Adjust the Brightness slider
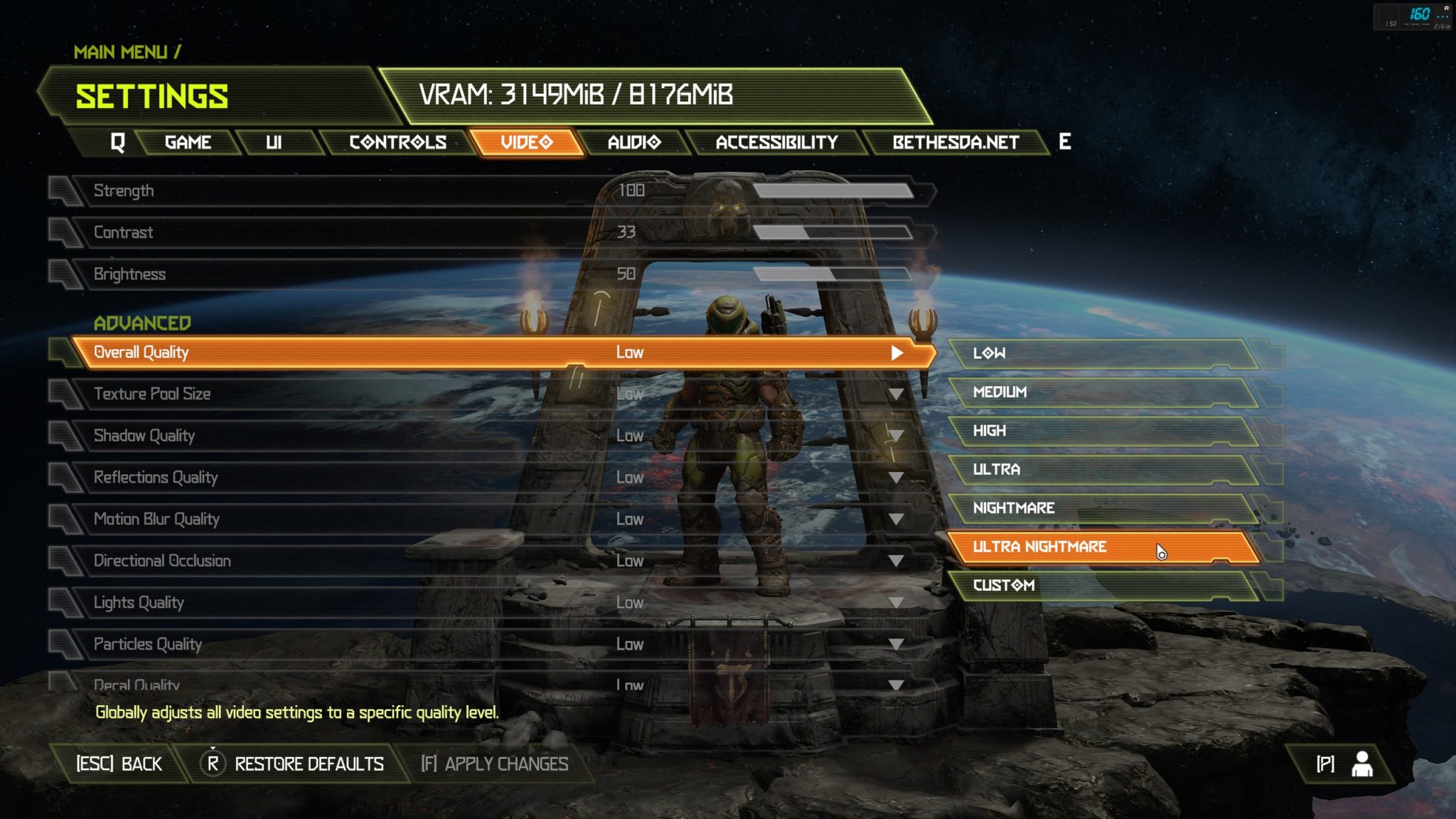Viewport: 1456px width, 819px height. pyautogui.click(x=832, y=274)
